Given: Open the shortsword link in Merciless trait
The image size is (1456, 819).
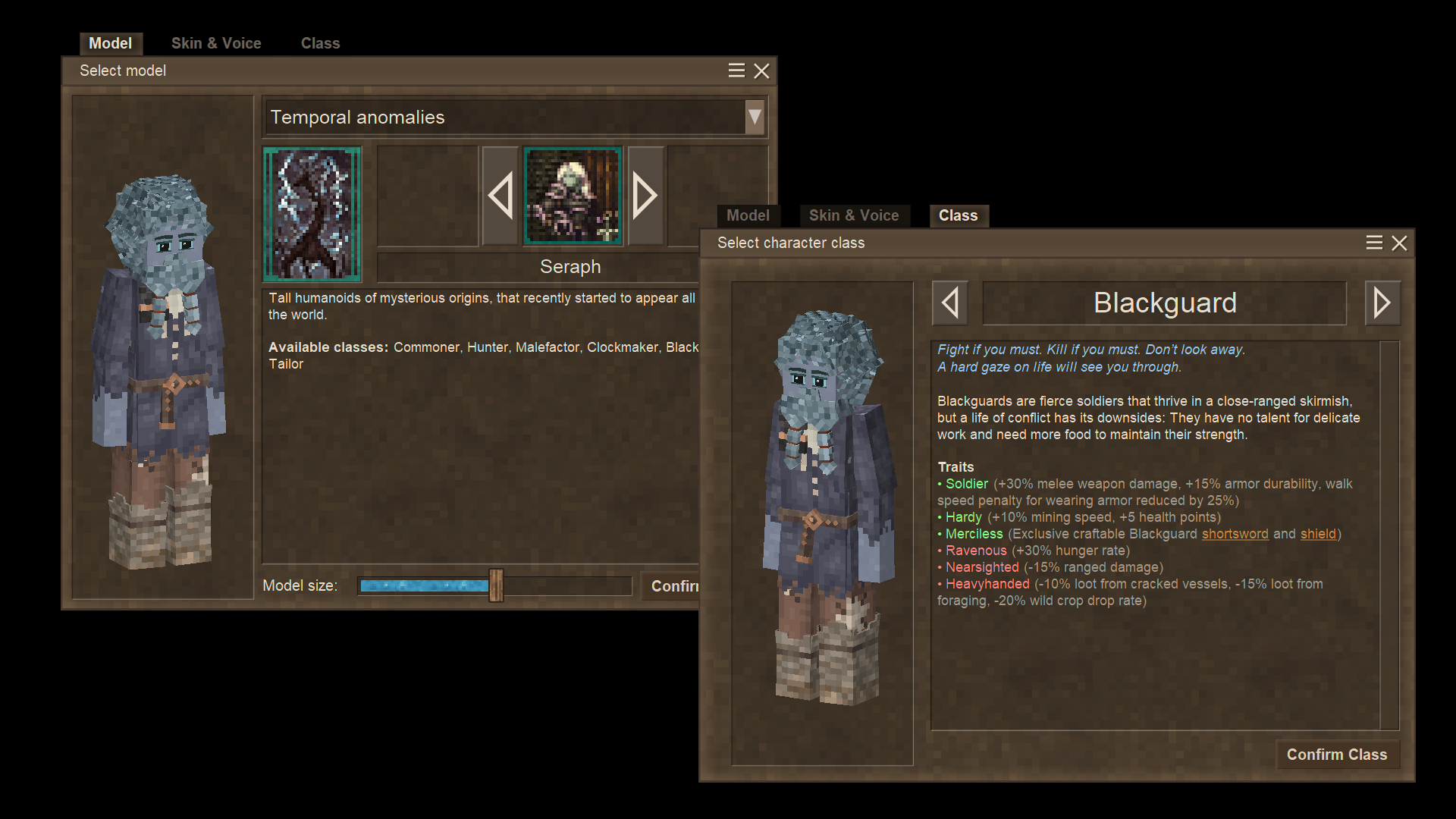Looking at the screenshot, I should (x=1235, y=534).
